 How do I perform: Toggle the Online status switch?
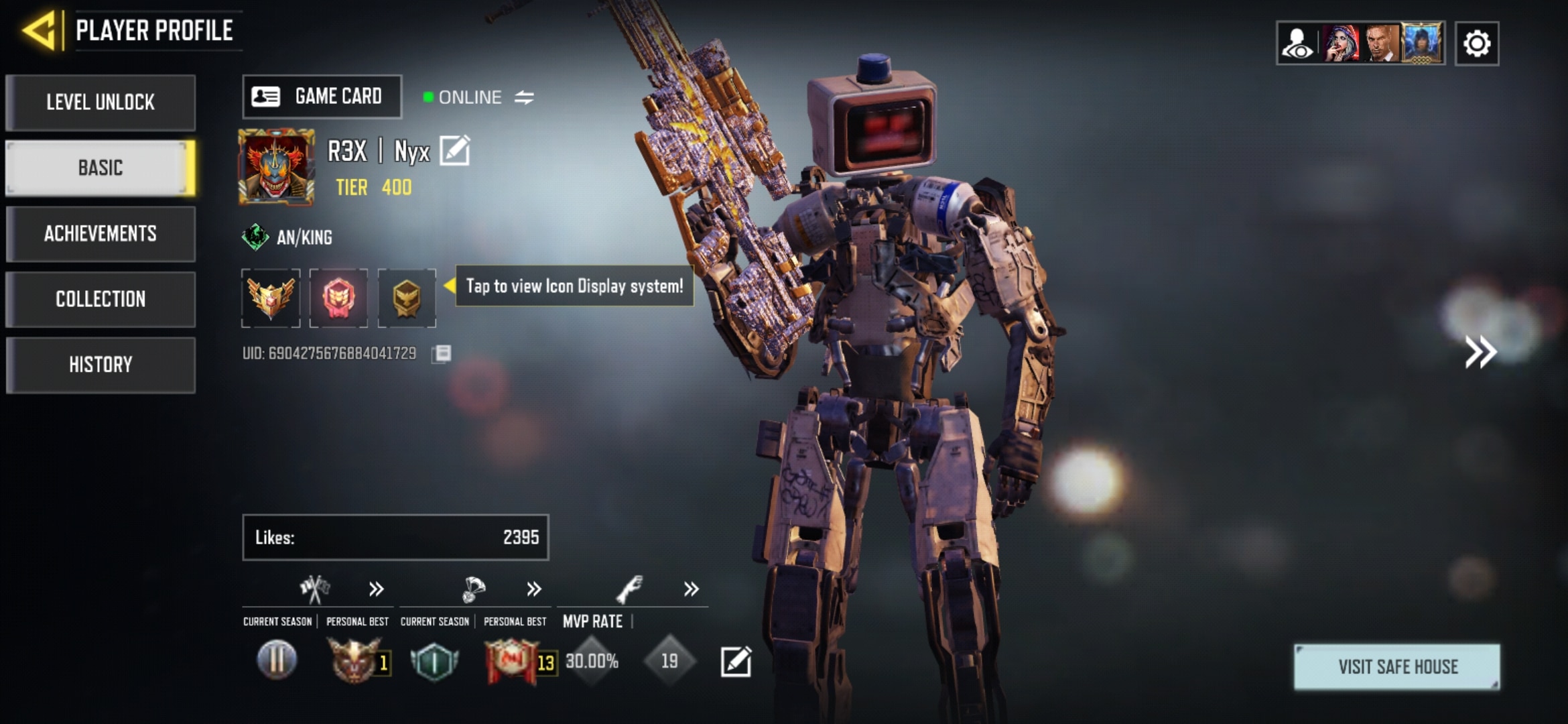click(524, 98)
